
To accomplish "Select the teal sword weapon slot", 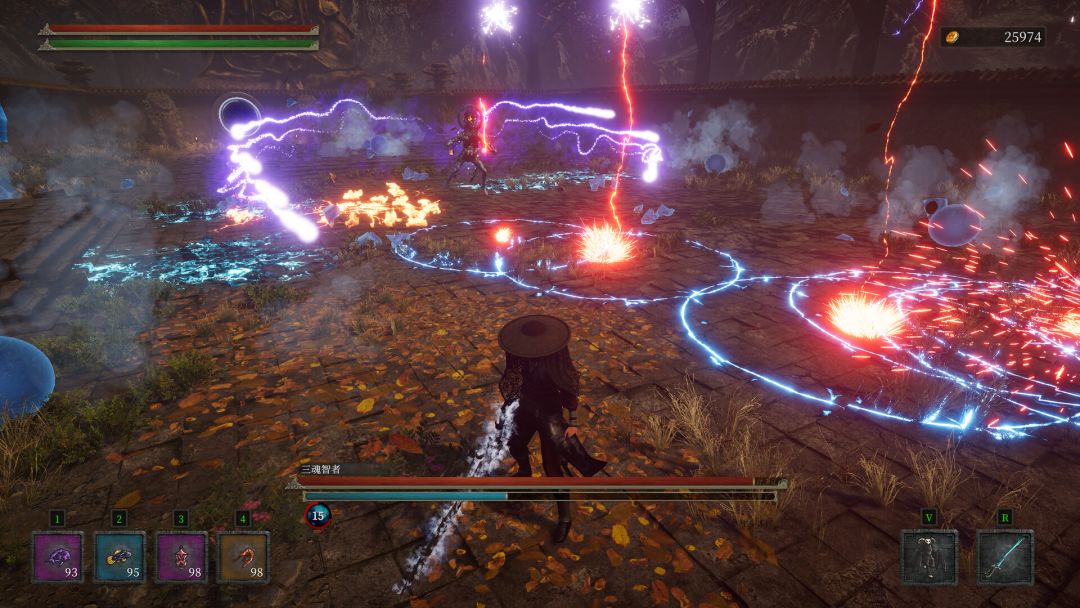I will [x=1004, y=556].
